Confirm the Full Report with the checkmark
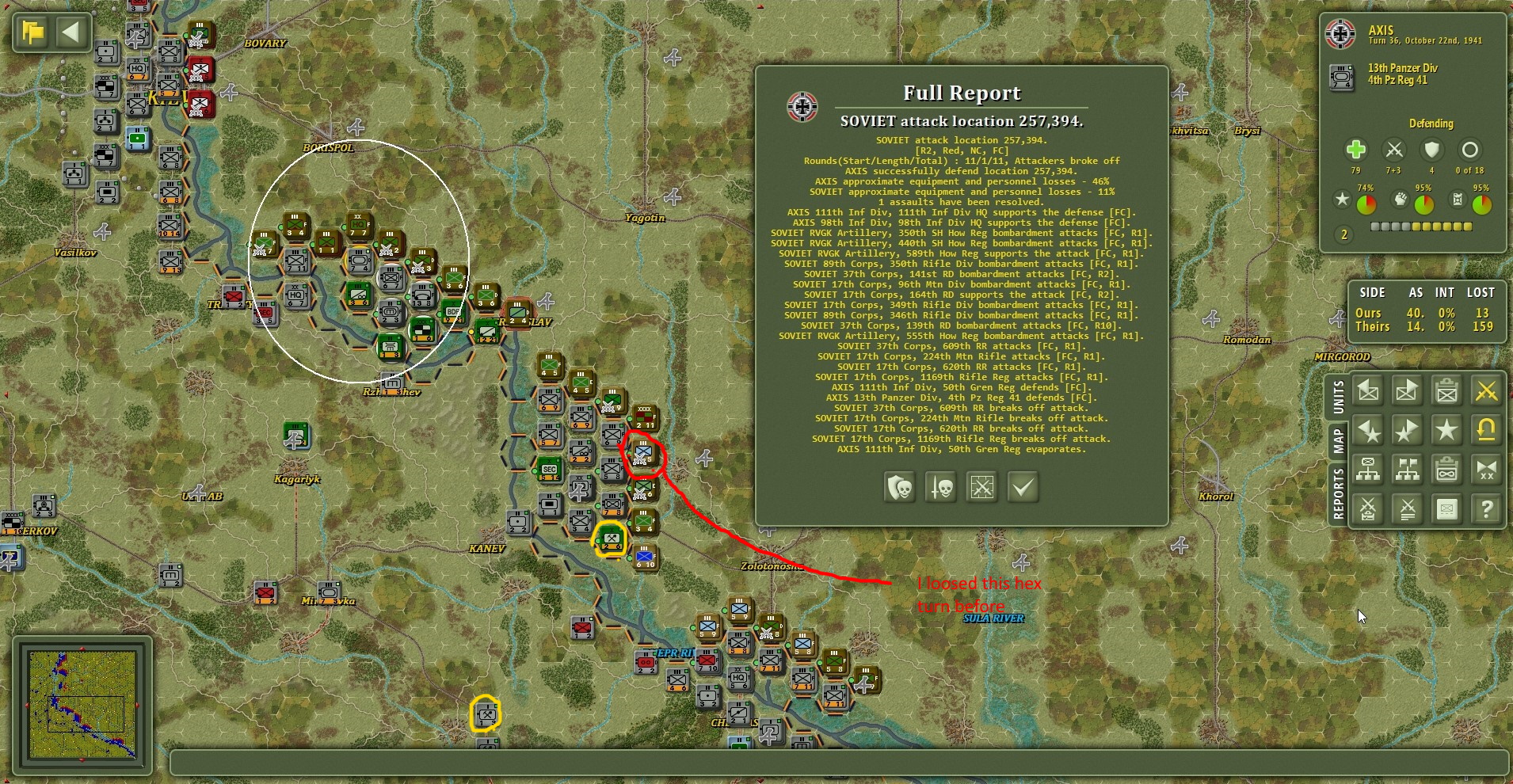 click(x=1023, y=487)
